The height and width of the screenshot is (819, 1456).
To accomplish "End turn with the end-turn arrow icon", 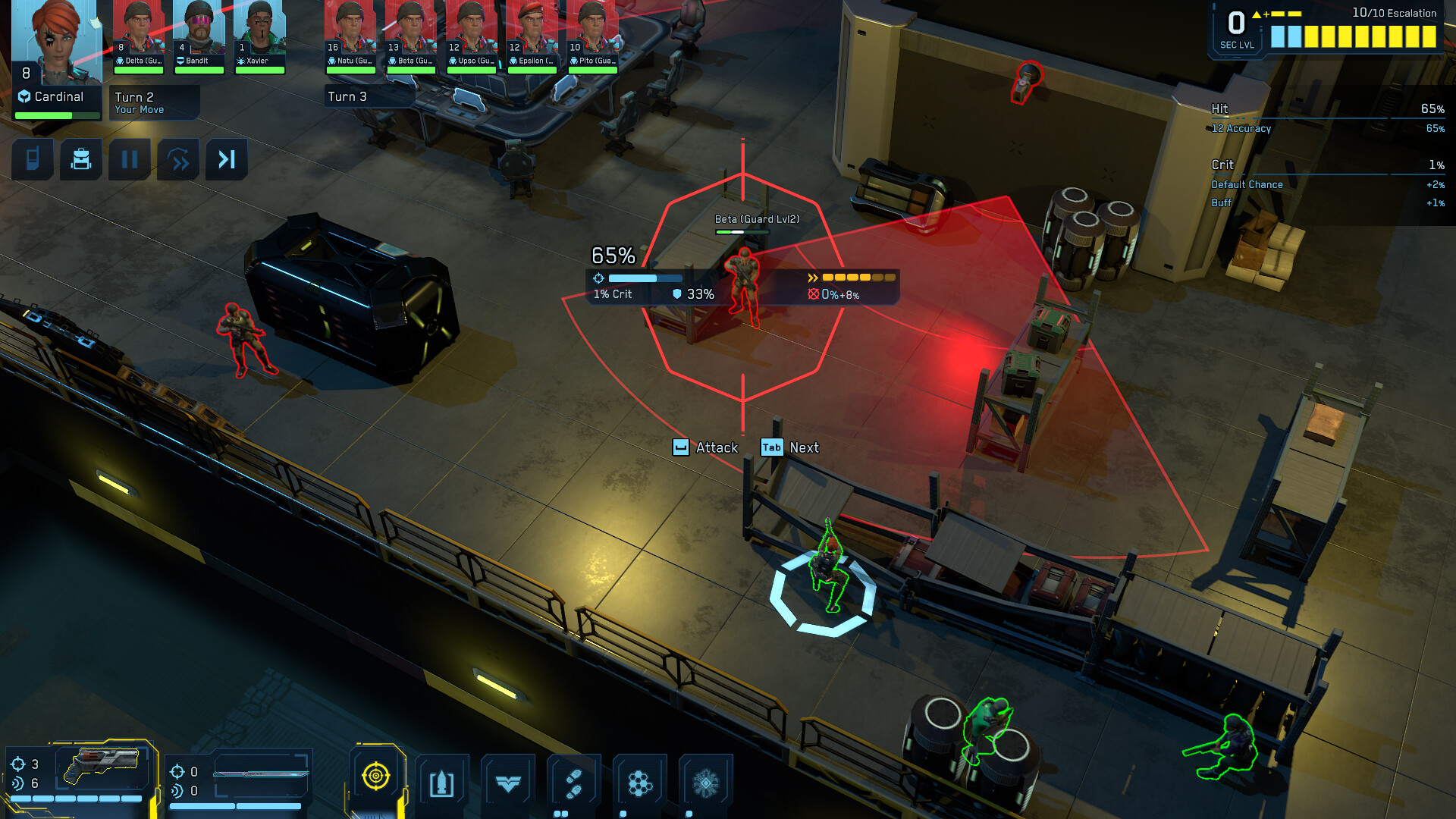I will click(226, 159).
